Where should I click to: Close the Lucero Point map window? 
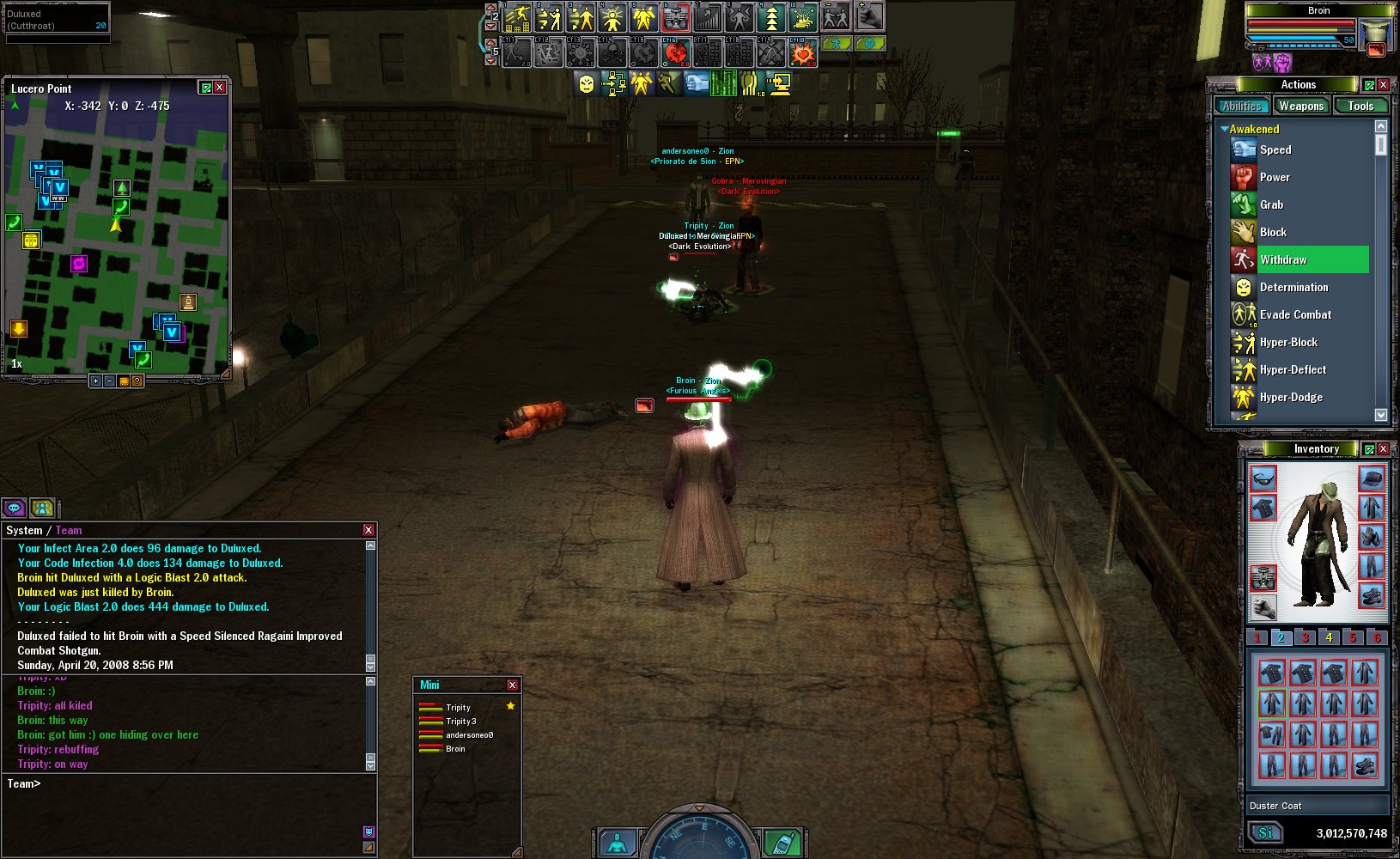pyautogui.click(x=220, y=88)
